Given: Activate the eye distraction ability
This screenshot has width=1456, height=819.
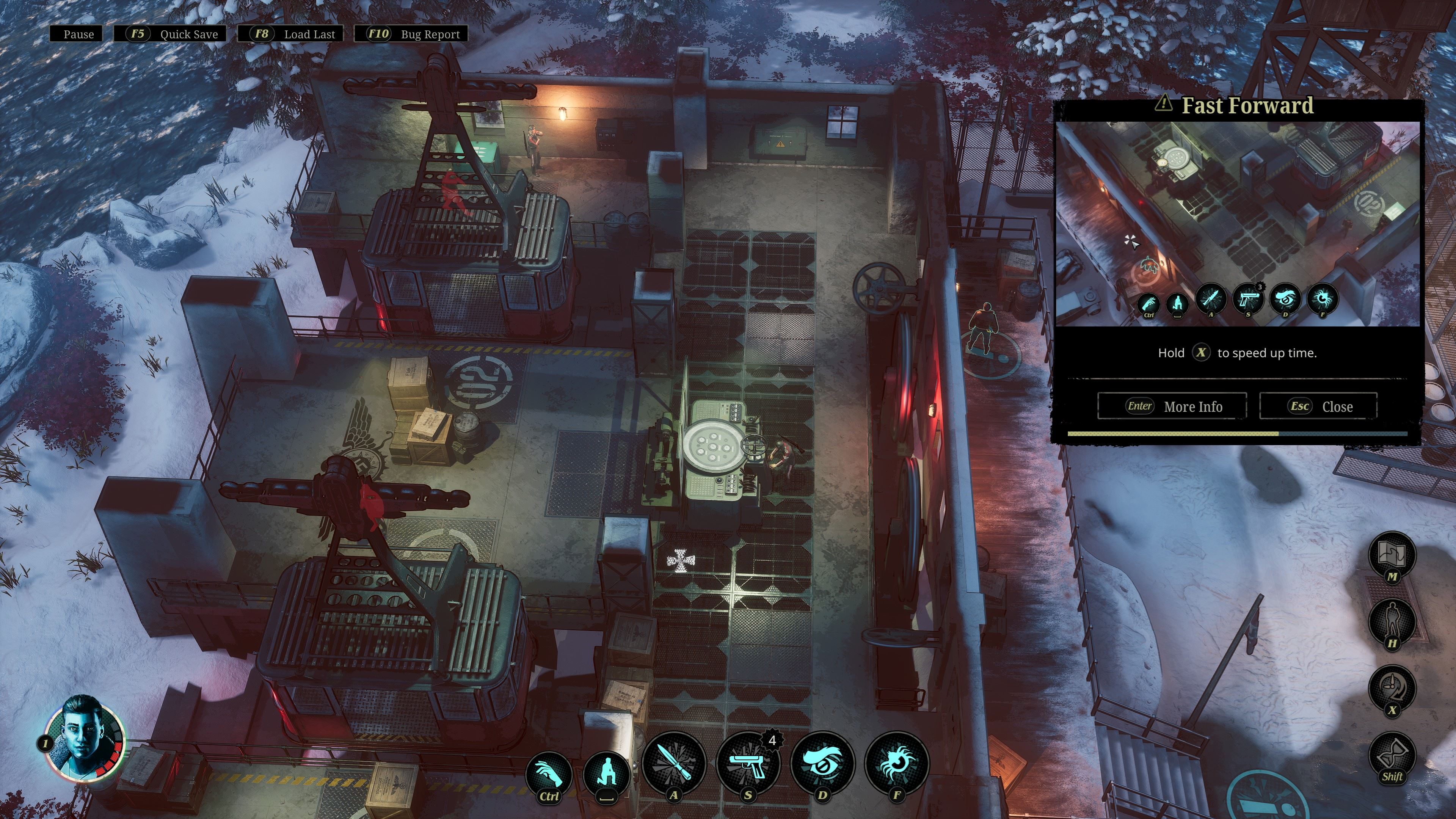Looking at the screenshot, I should (822, 764).
